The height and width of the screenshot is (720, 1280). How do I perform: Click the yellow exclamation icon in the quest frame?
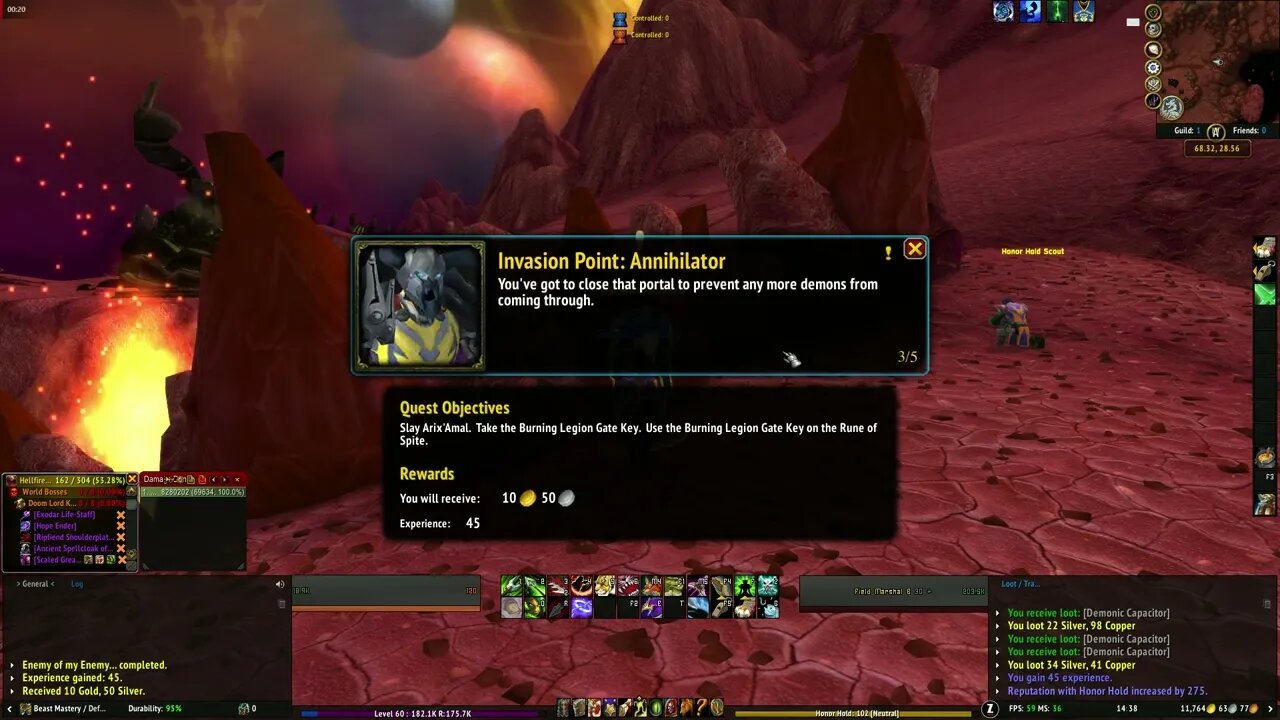[x=887, y=254]
